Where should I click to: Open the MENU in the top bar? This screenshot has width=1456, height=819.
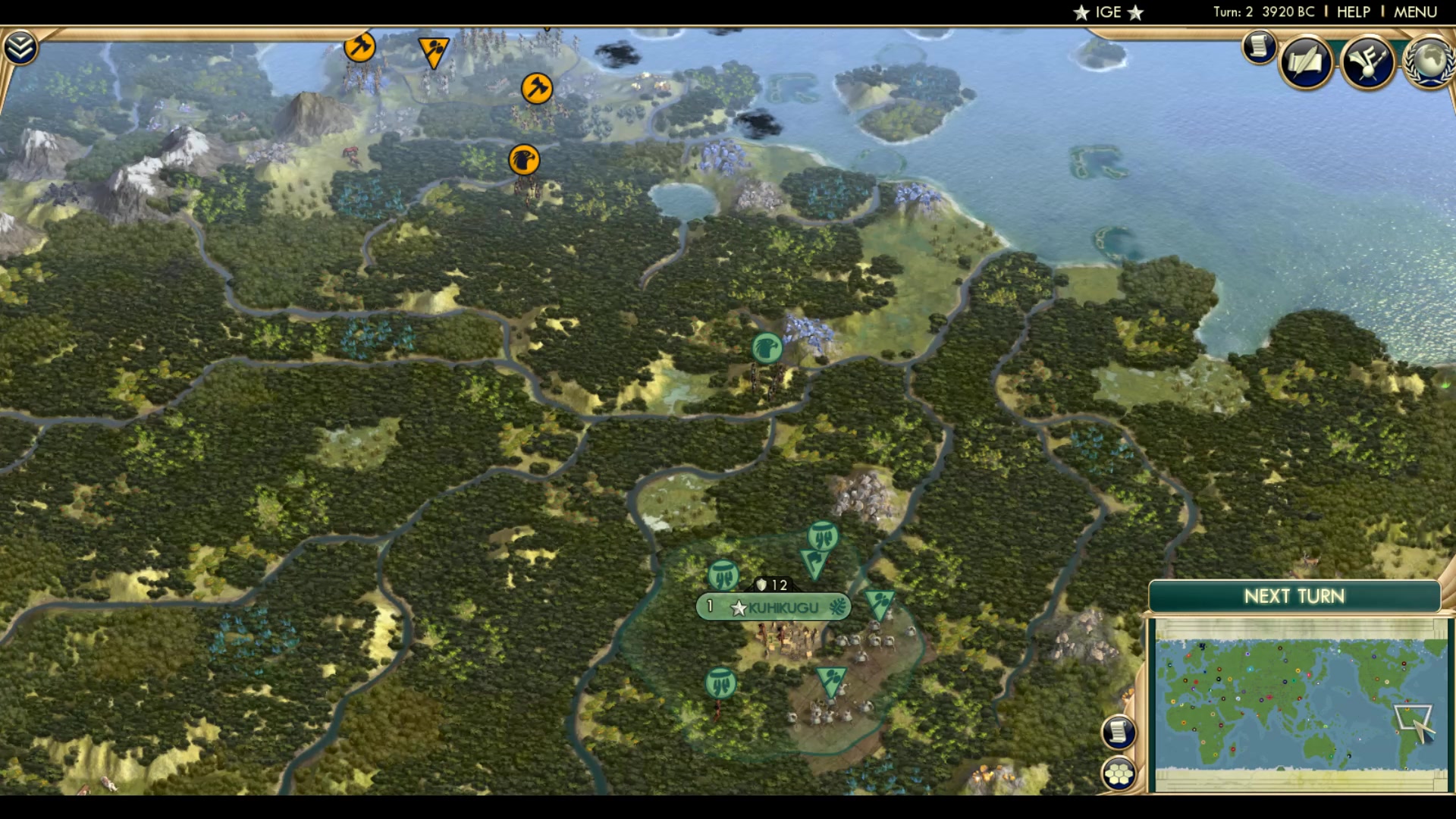(1415, 11)
